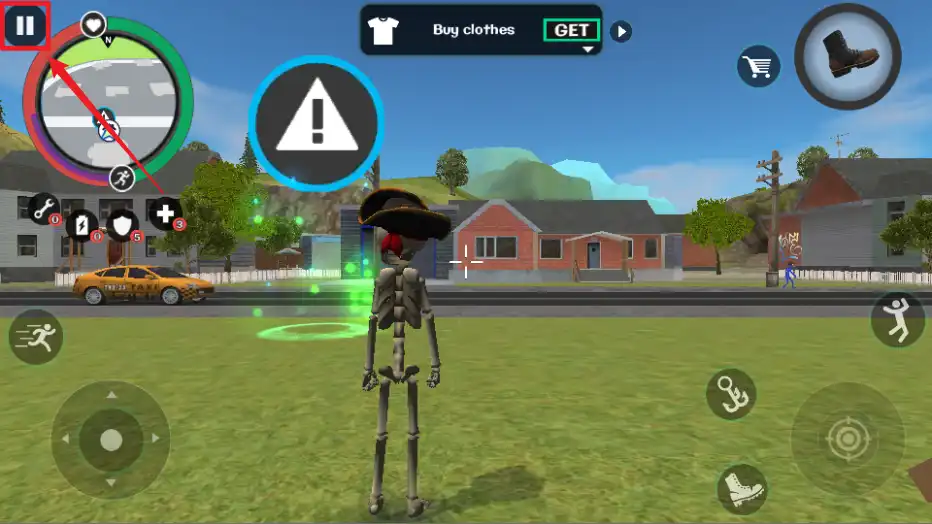Tap the green GET button for clothes
This screenshot has height=524, width=932.
tap(571, 30)
